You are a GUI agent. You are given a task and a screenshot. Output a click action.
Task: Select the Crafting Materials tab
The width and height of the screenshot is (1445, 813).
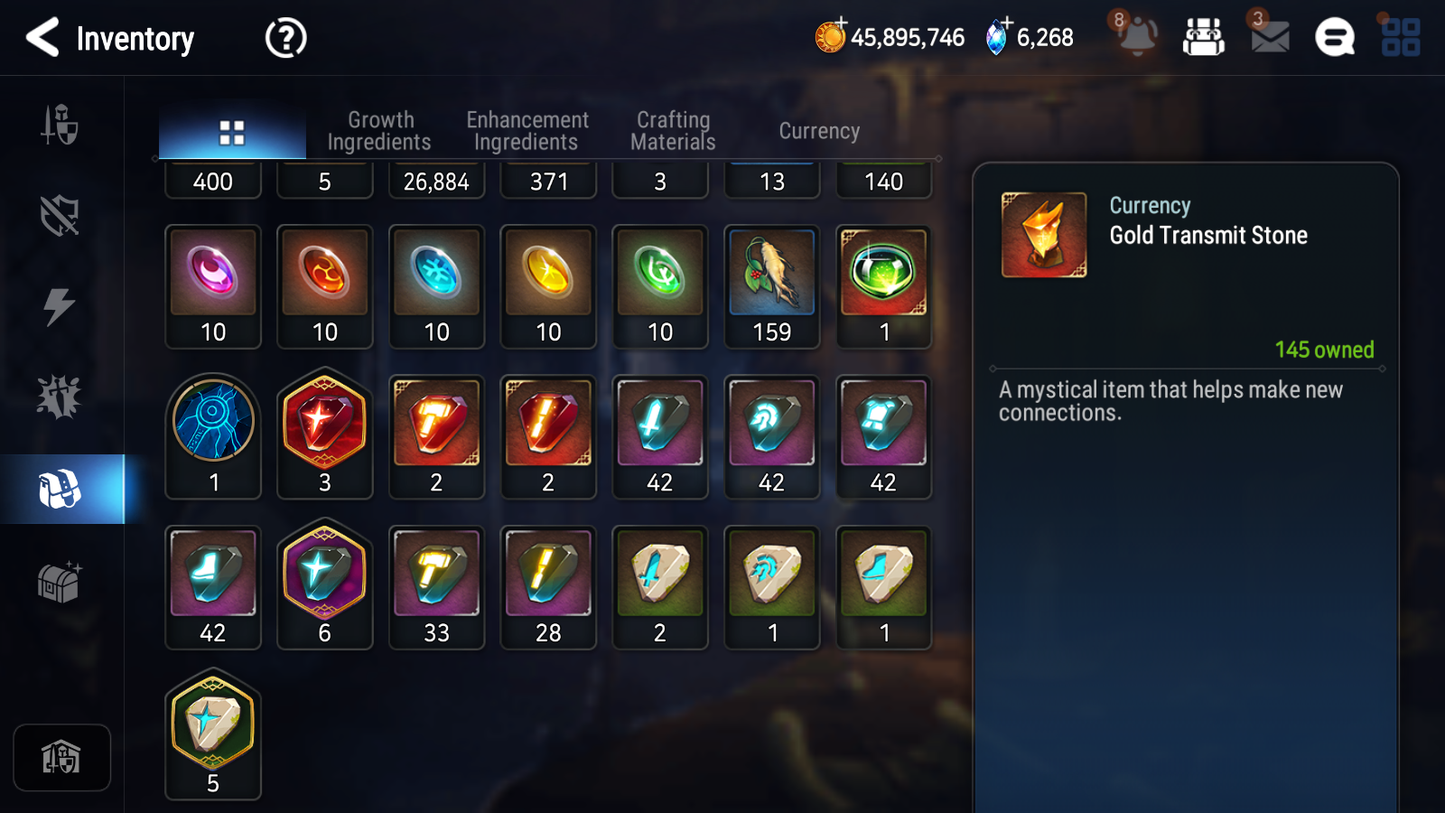point(673,131)
